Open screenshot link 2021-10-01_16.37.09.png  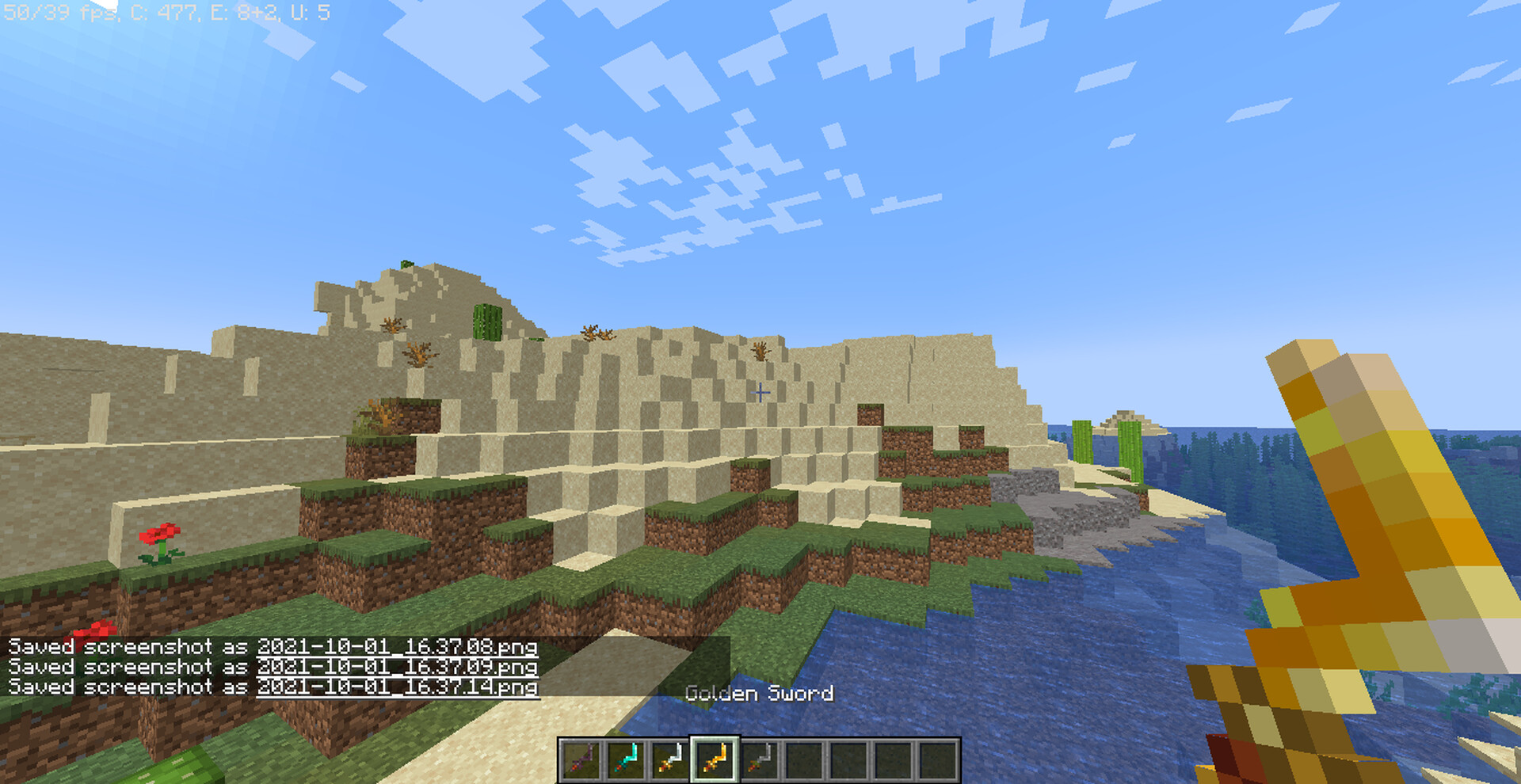[397, 667]
